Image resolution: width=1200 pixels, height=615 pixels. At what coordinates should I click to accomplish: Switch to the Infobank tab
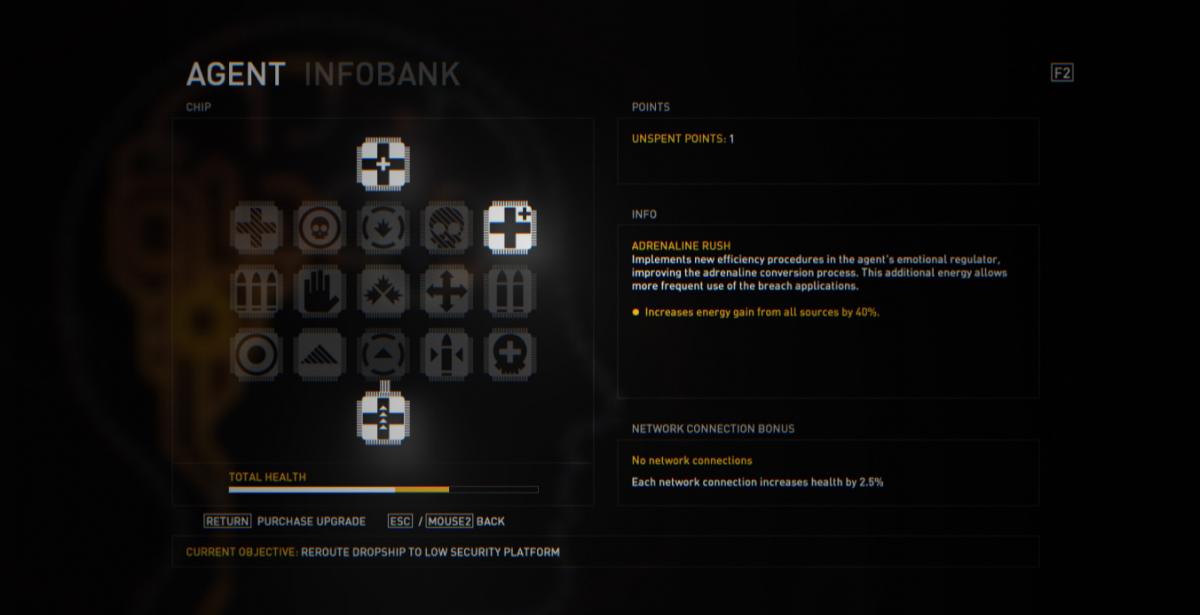point(381,74)
